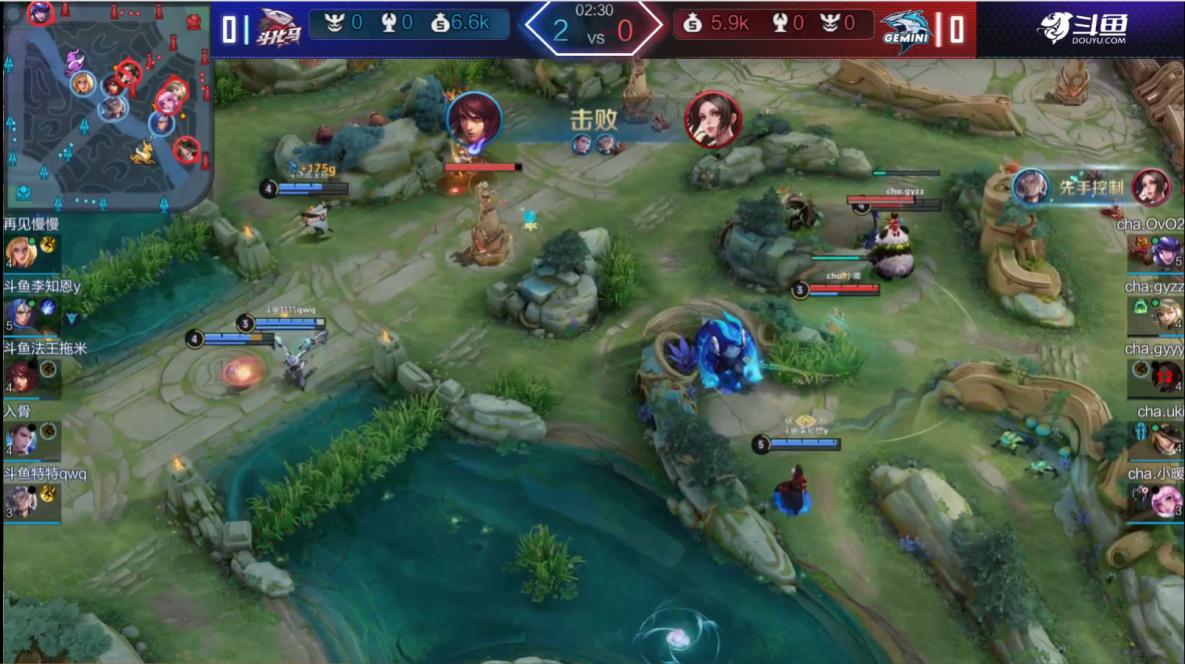Select player 斗鱼李知恩y's hero portrait
Viewport: 1185px width, 664px height.
pyautogui.click(x=21, y=314)
